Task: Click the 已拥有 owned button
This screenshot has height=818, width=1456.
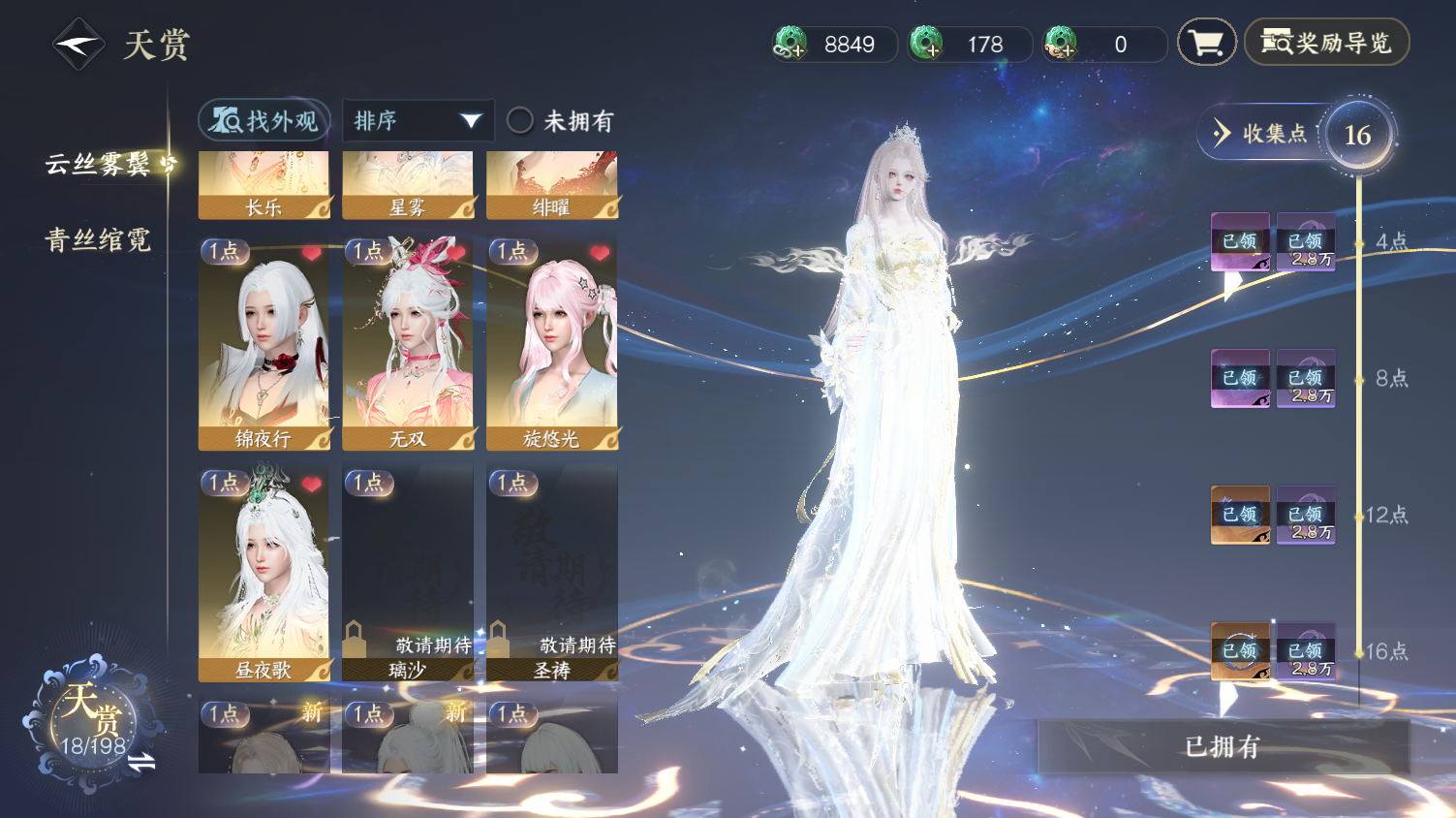Action: coord(1223,746)
